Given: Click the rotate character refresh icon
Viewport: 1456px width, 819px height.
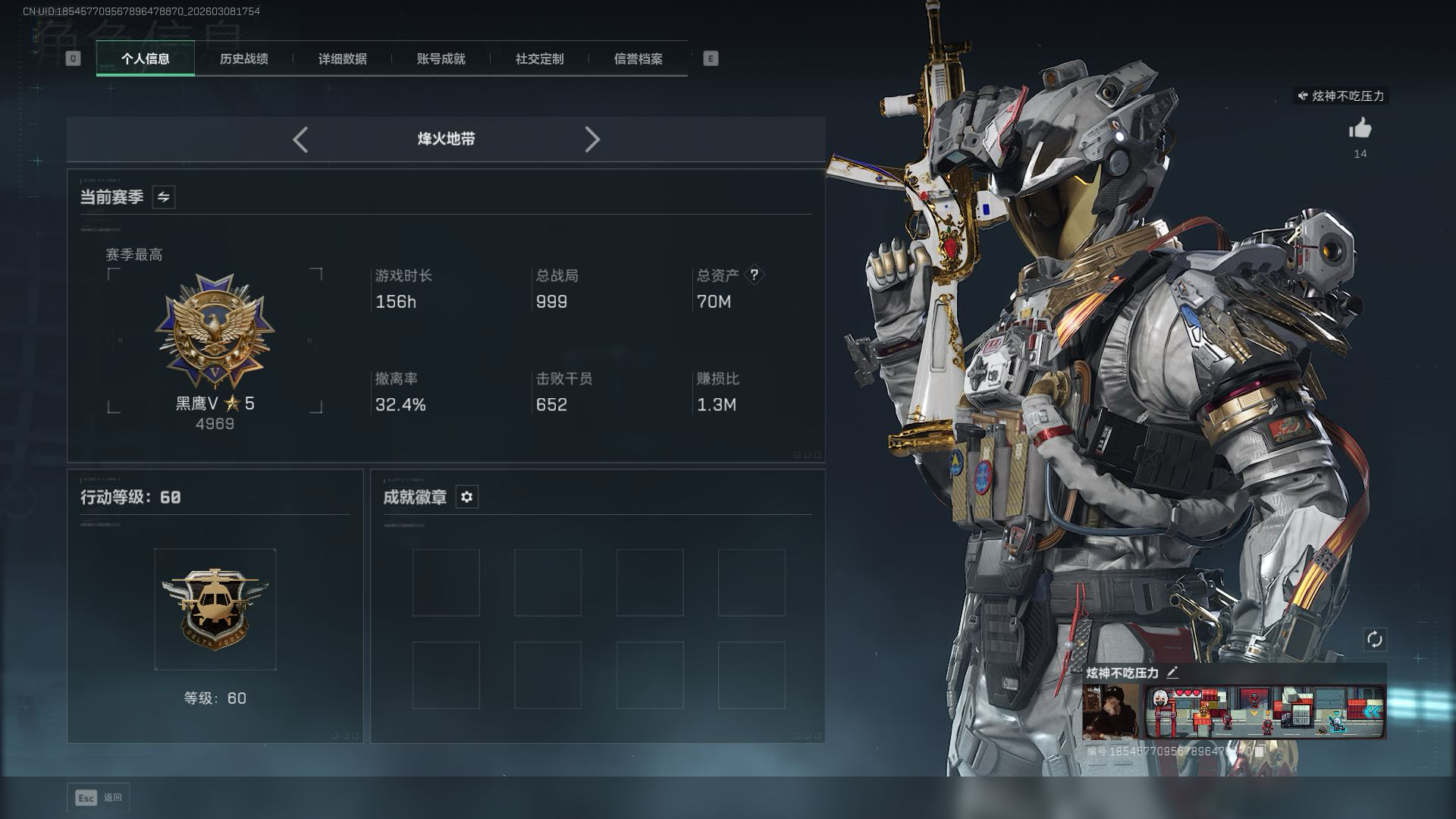Looking at the screenshot, I should [1374, 639].
